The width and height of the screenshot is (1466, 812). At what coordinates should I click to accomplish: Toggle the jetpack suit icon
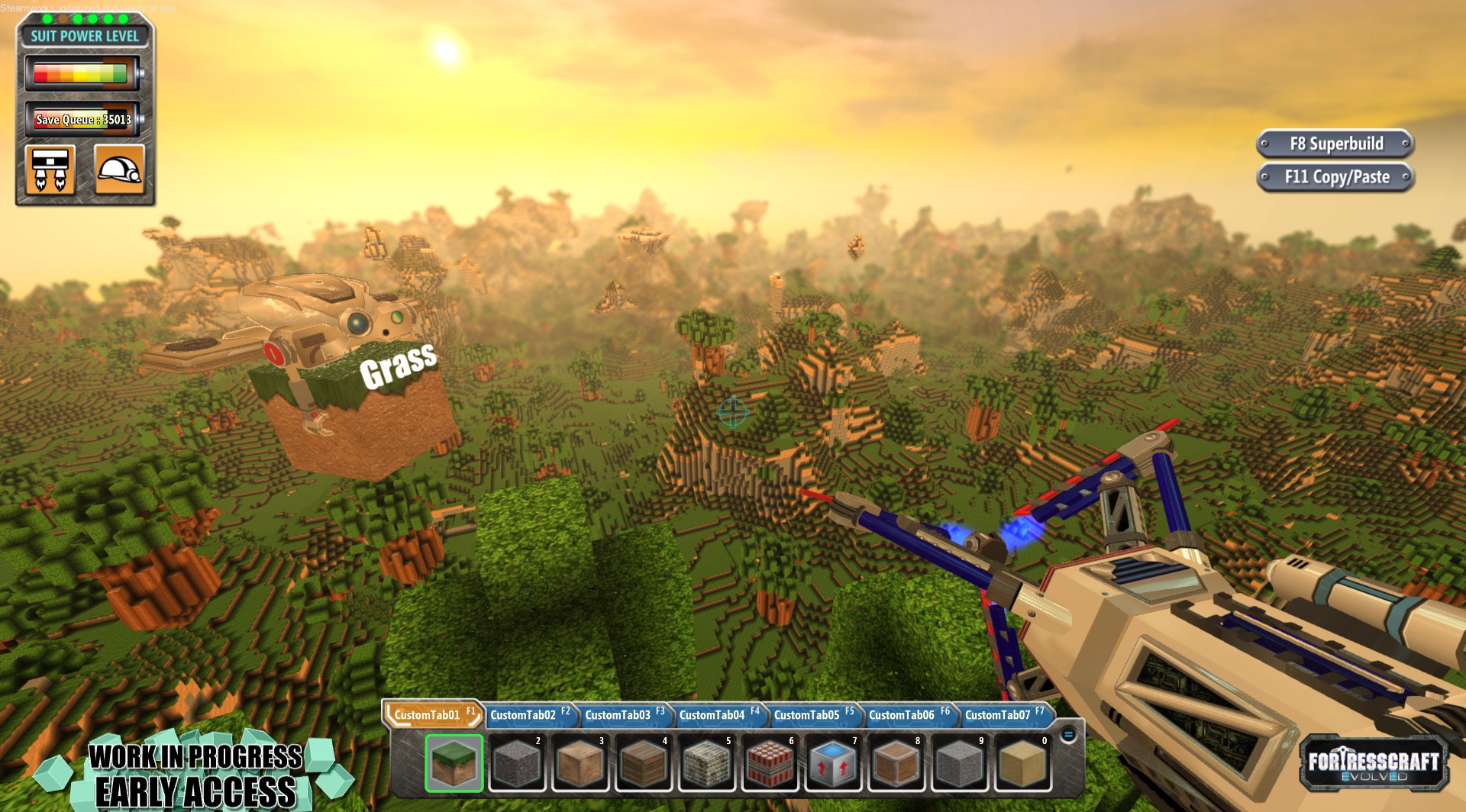[50, 169]
